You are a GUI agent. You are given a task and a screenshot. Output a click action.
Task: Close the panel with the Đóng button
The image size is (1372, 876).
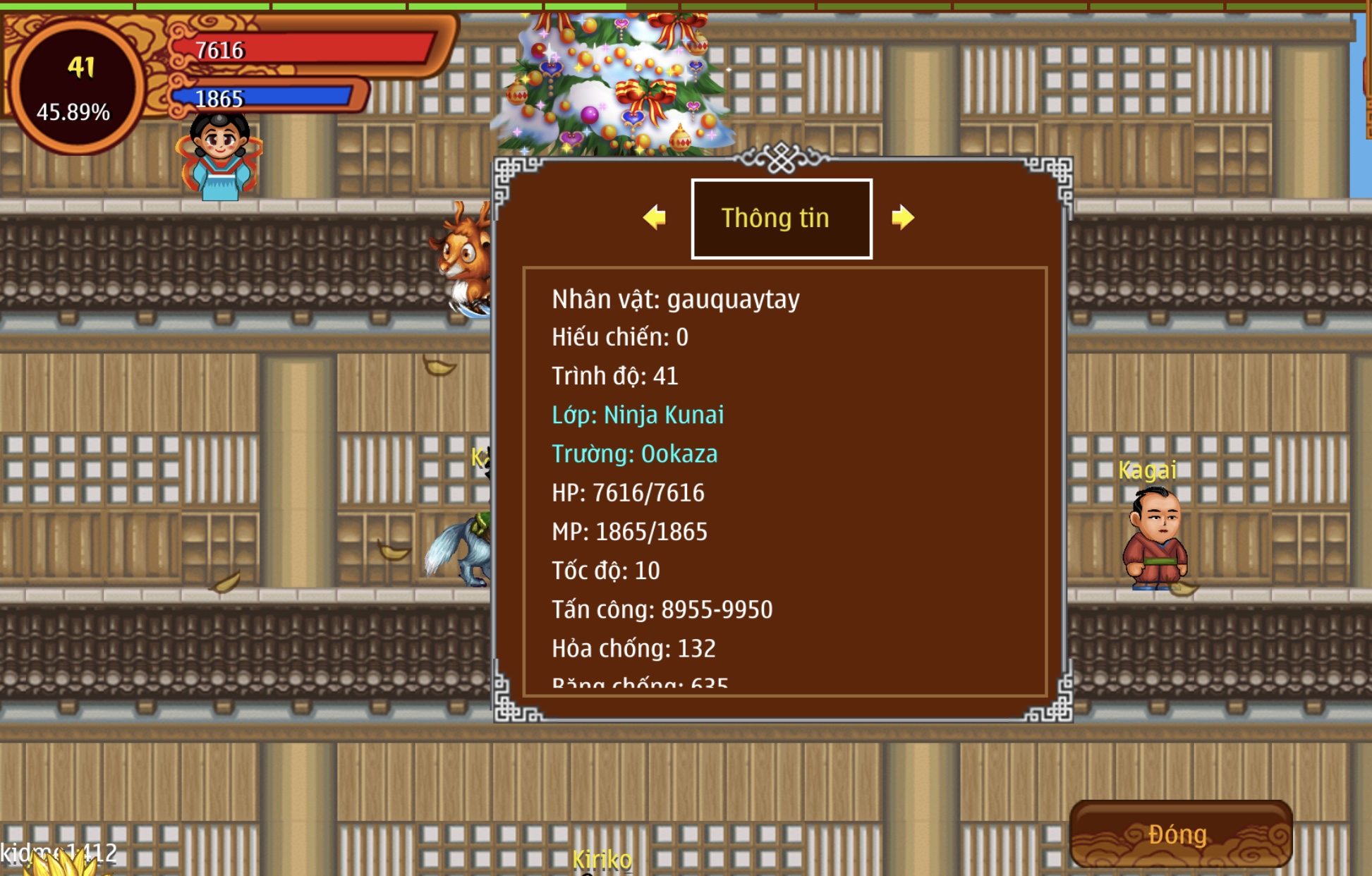pyautogui.click(x=1180, y=834)
